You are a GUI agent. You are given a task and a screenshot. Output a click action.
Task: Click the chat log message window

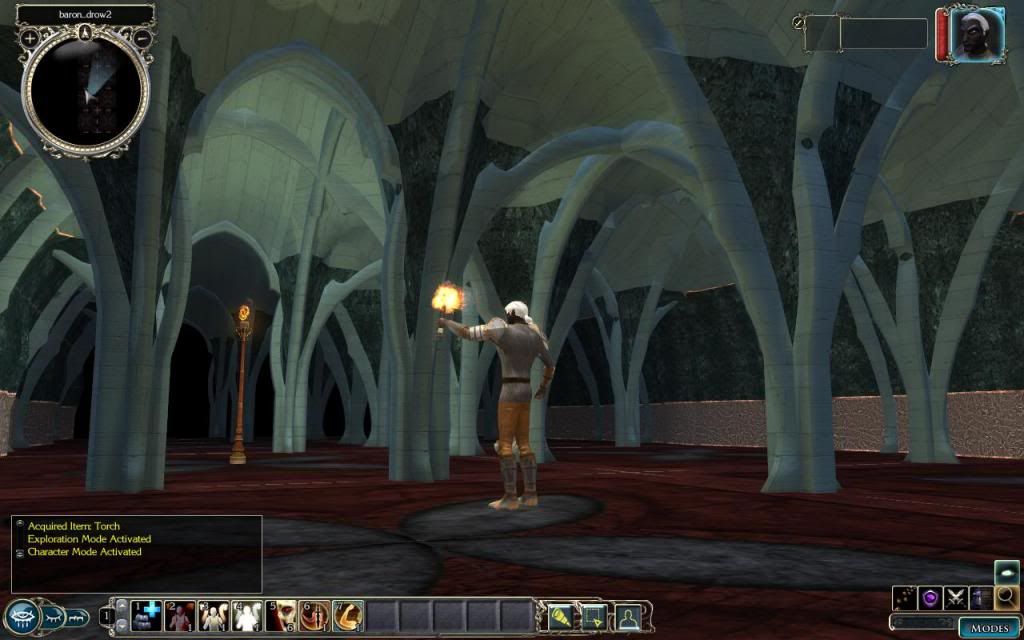137,553
